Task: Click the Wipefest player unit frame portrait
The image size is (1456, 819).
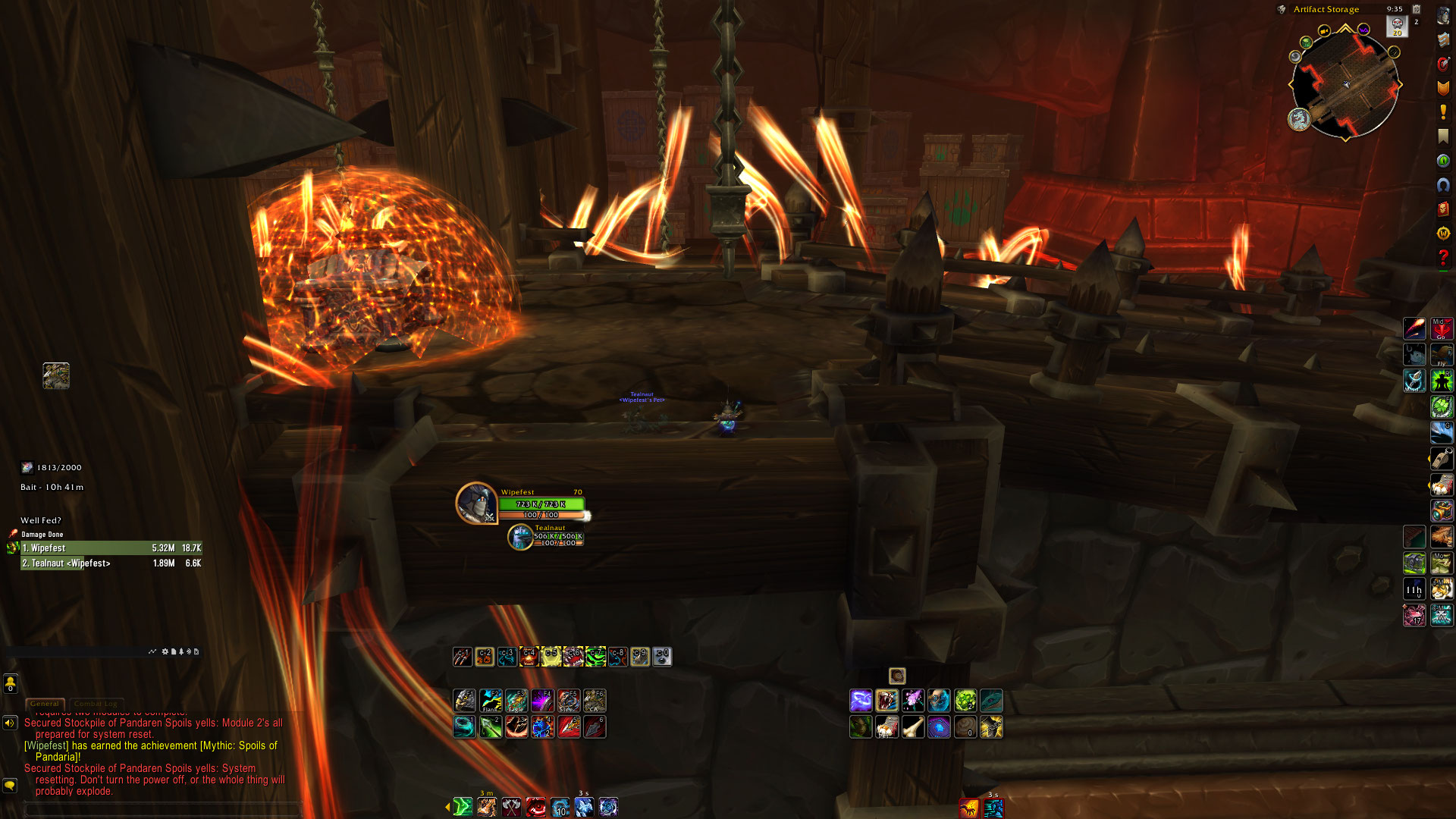Action: (476, 503)
